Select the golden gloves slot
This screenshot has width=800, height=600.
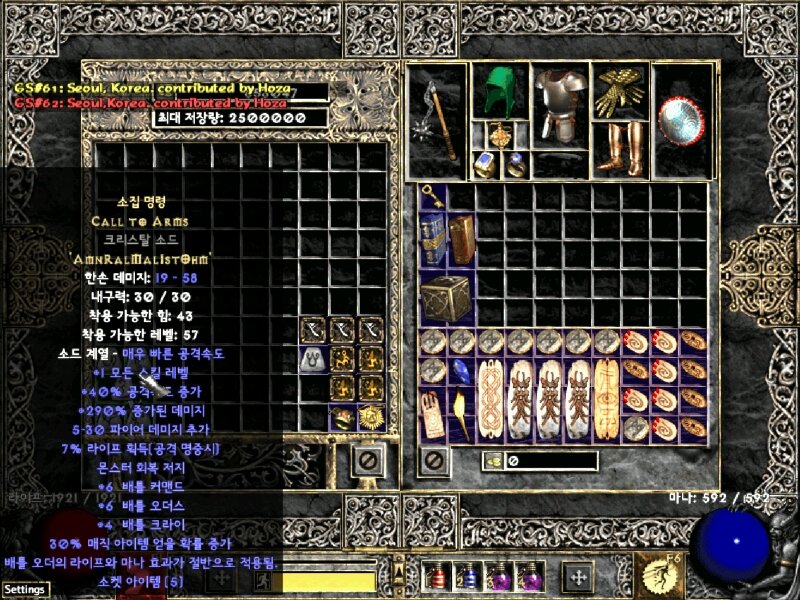(619, 92)
